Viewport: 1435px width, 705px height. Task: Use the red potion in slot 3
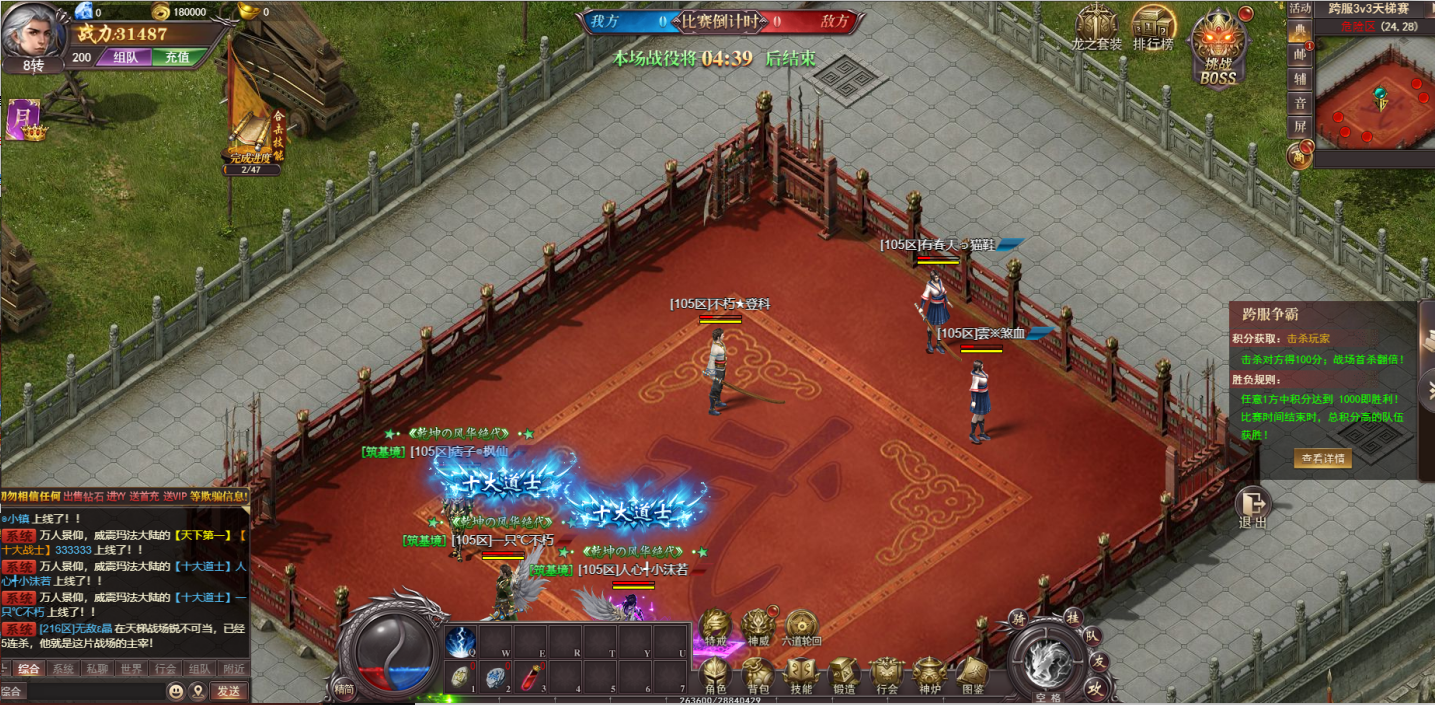coord(530,677)
